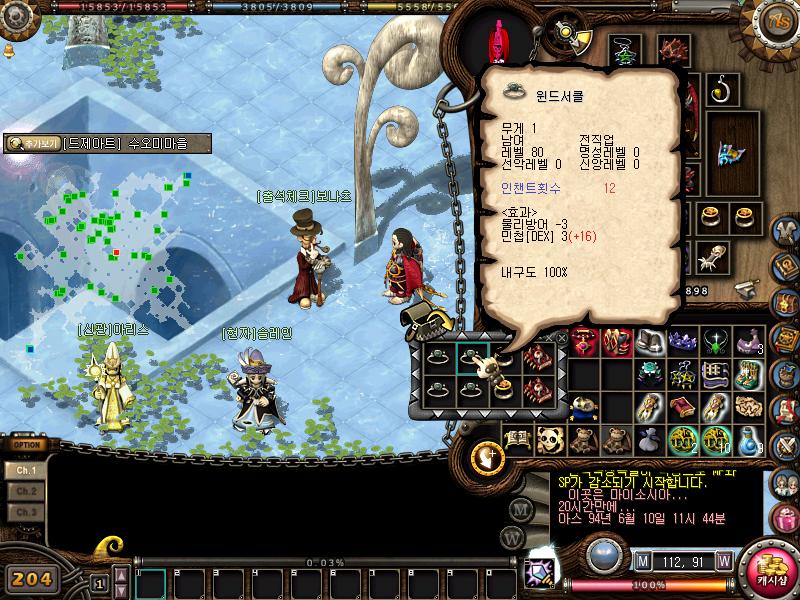Select the grey cloth pouch in inventory
Screen dimensions: 800x600
click(649, 438)
